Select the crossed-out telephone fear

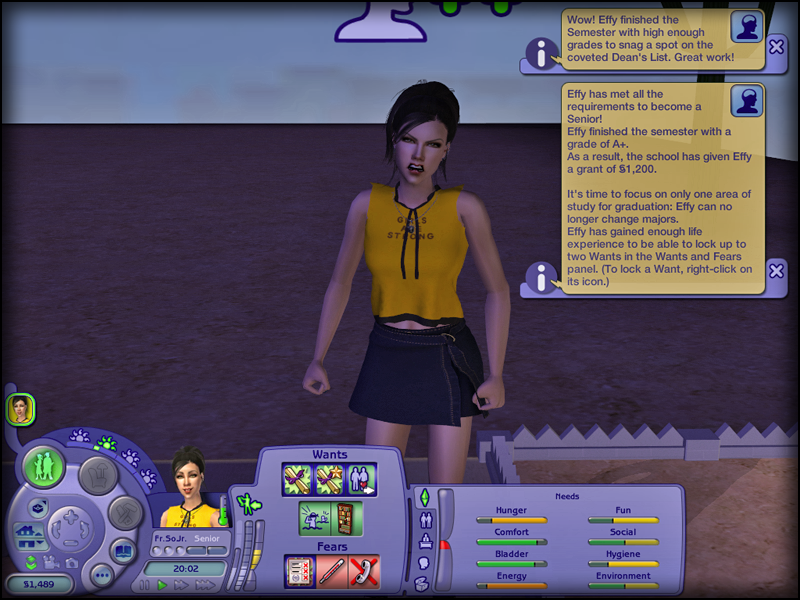tap(363, 572)
